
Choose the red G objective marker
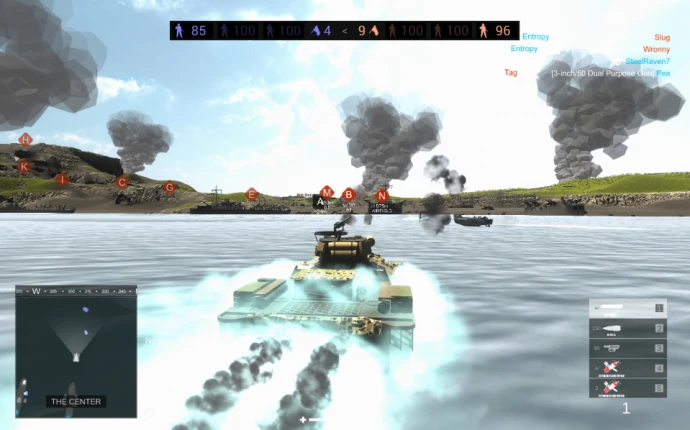point(169,187)
